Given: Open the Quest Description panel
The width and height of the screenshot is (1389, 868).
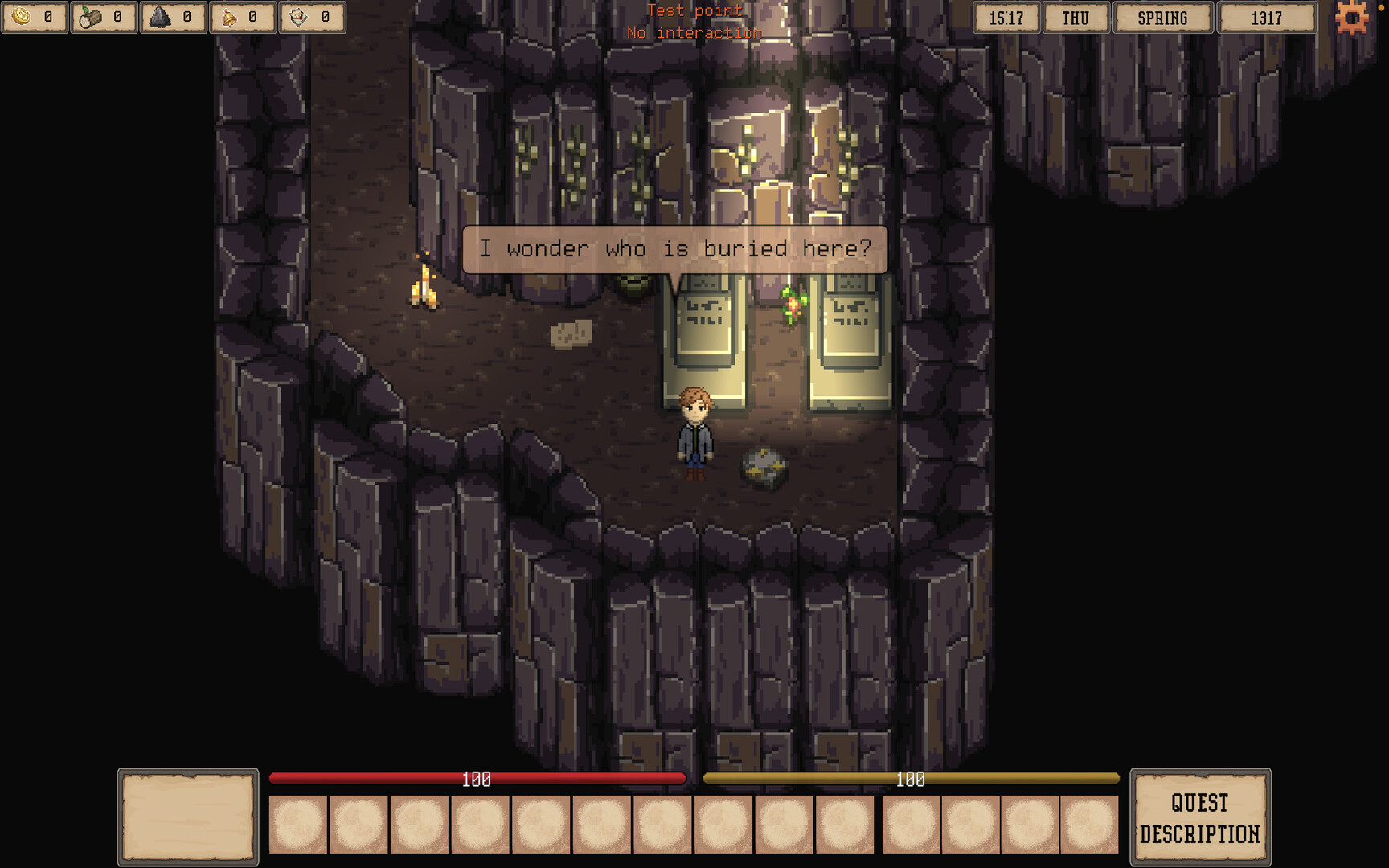Looking at the screenshot, I should click(x=1201, y=817).
